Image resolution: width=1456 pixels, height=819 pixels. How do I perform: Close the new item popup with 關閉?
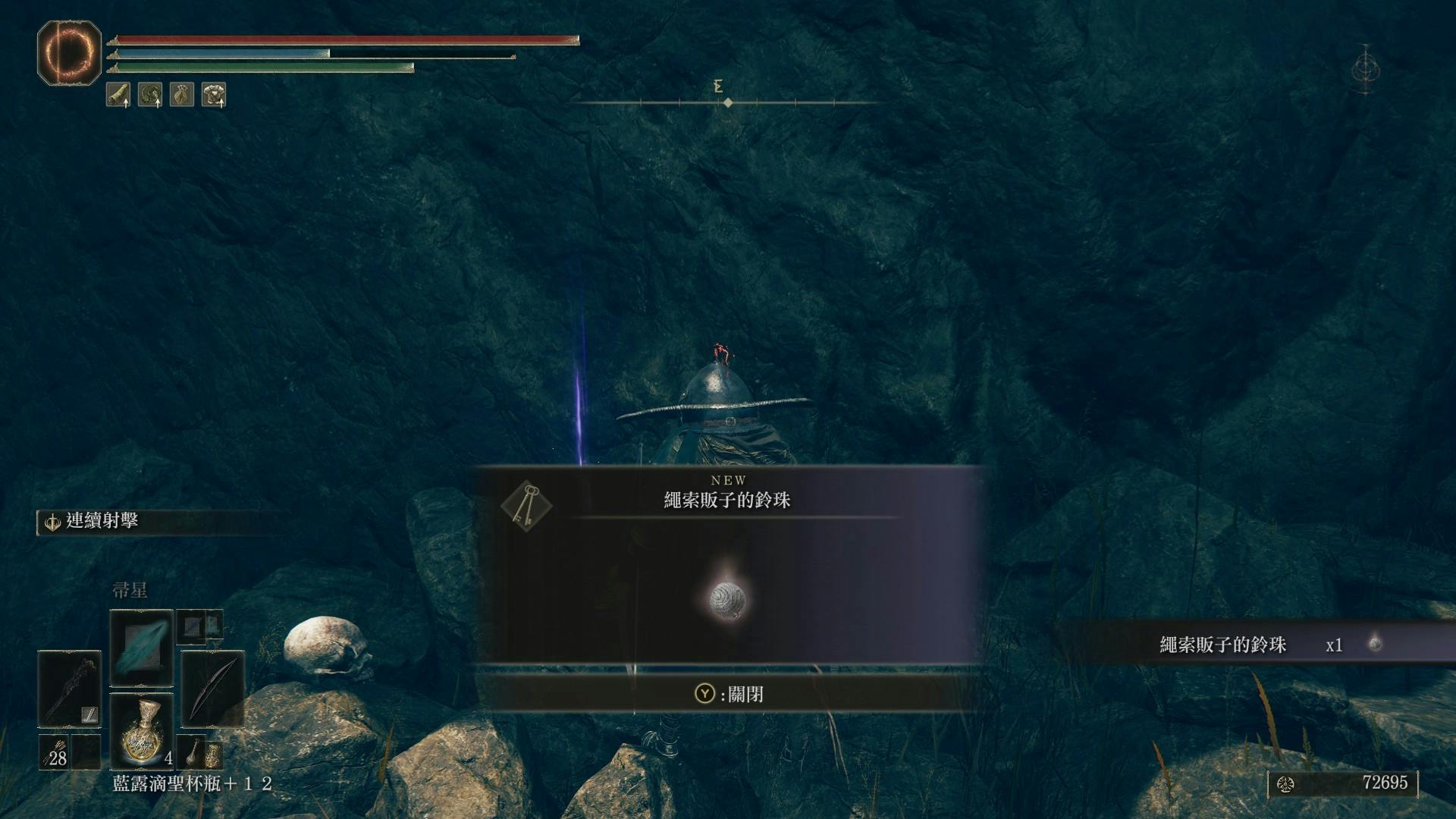(729, 694)
